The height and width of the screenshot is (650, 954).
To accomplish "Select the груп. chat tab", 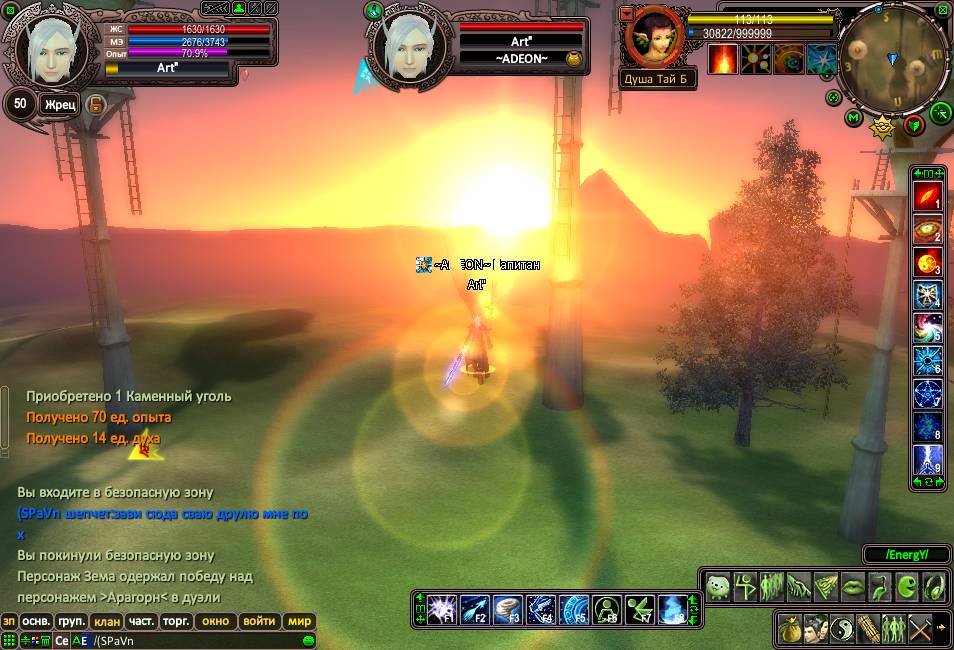I will tap(71, 621).
